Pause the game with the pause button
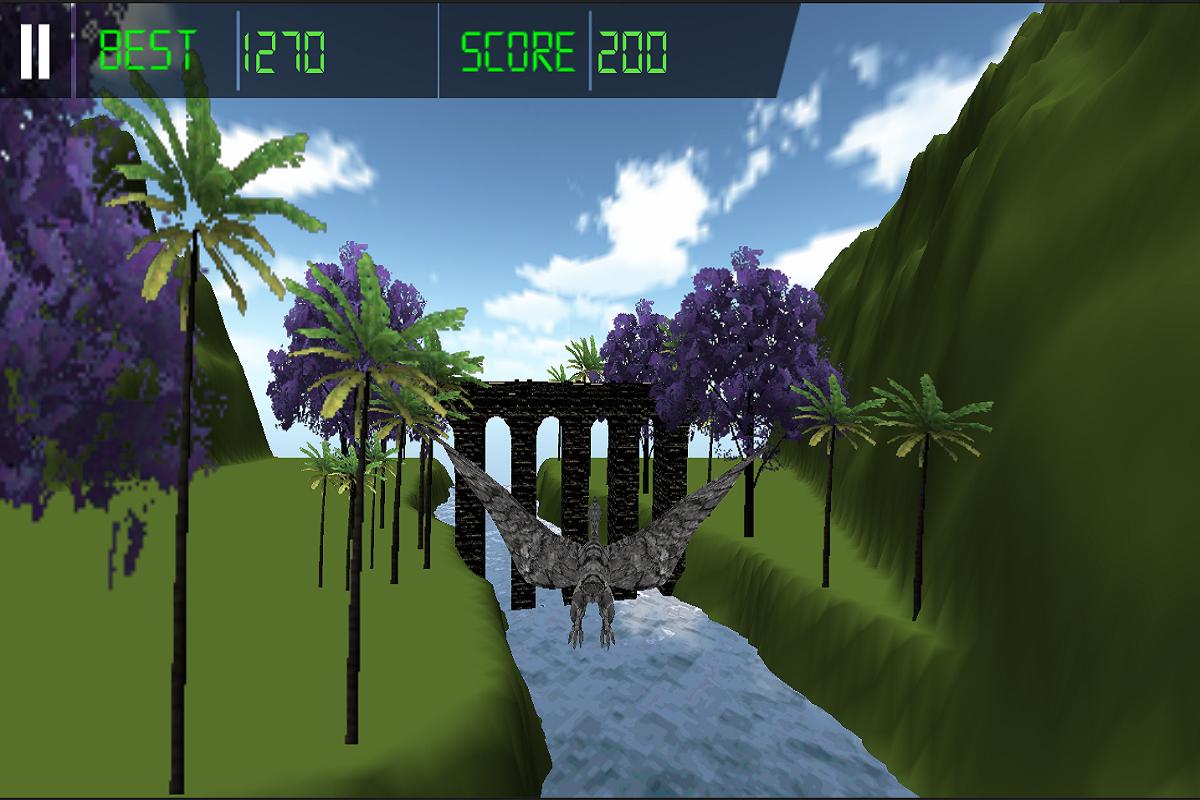 (35, 50)
